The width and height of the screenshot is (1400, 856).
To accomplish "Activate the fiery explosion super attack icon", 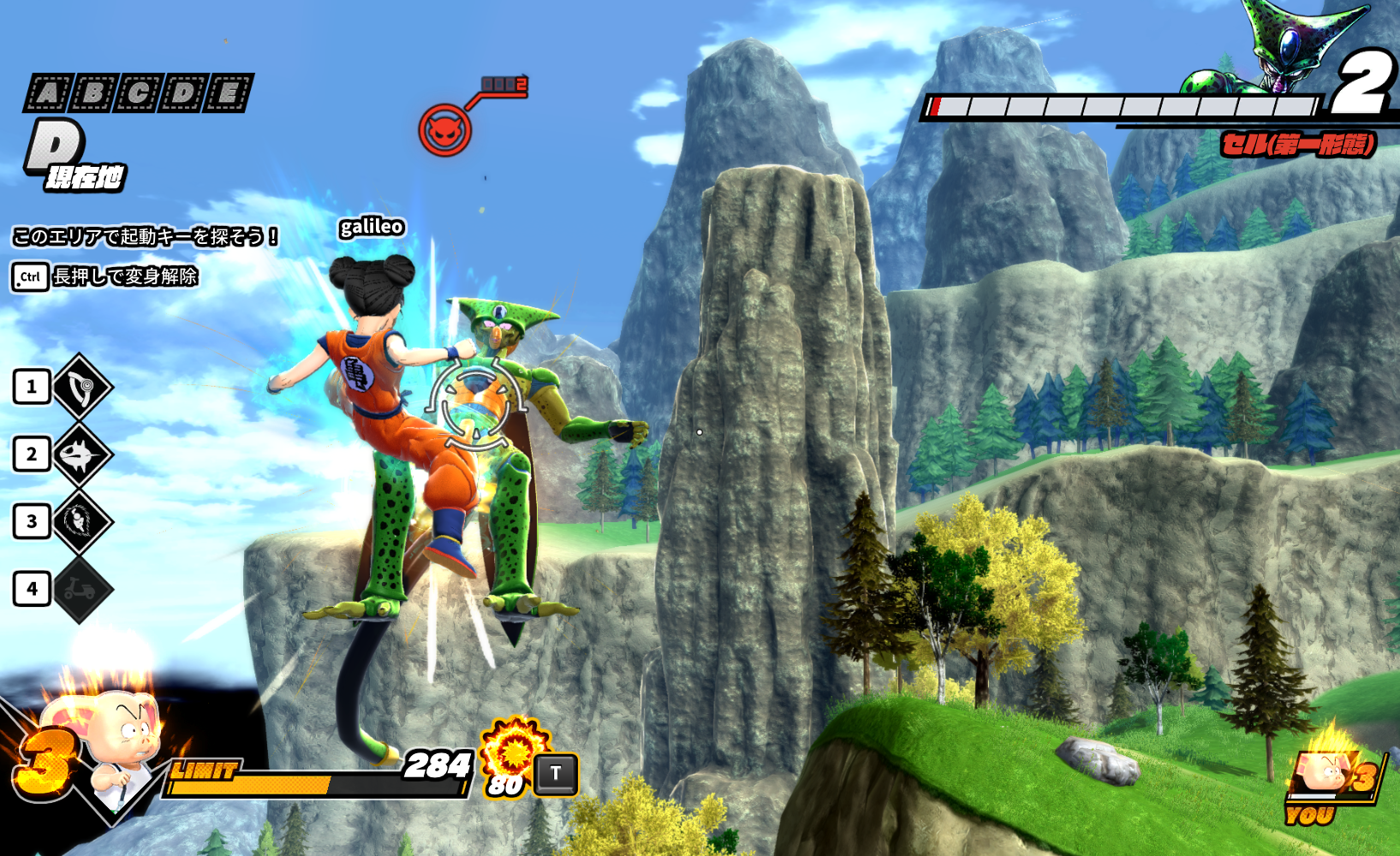I will (x=514, y=752).
